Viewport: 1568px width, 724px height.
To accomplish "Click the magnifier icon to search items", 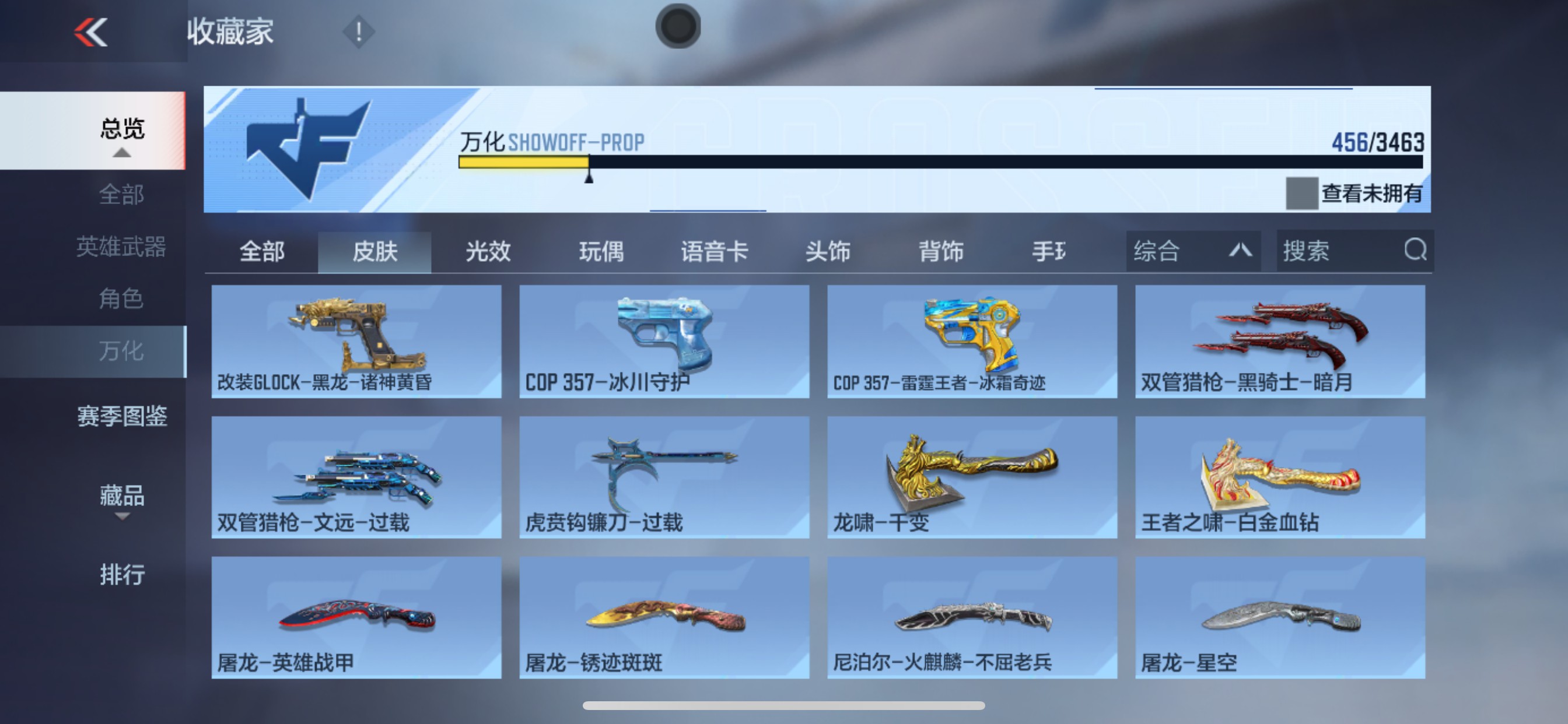I will tap(1418, 251).
